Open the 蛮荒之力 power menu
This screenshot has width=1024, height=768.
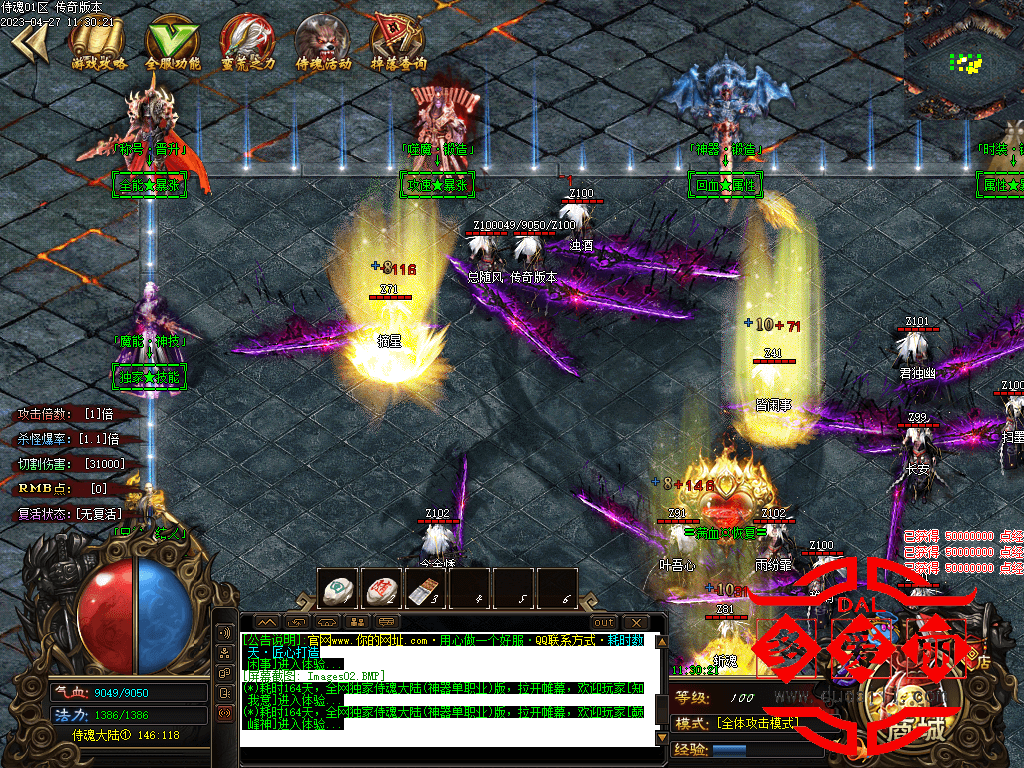247,43
